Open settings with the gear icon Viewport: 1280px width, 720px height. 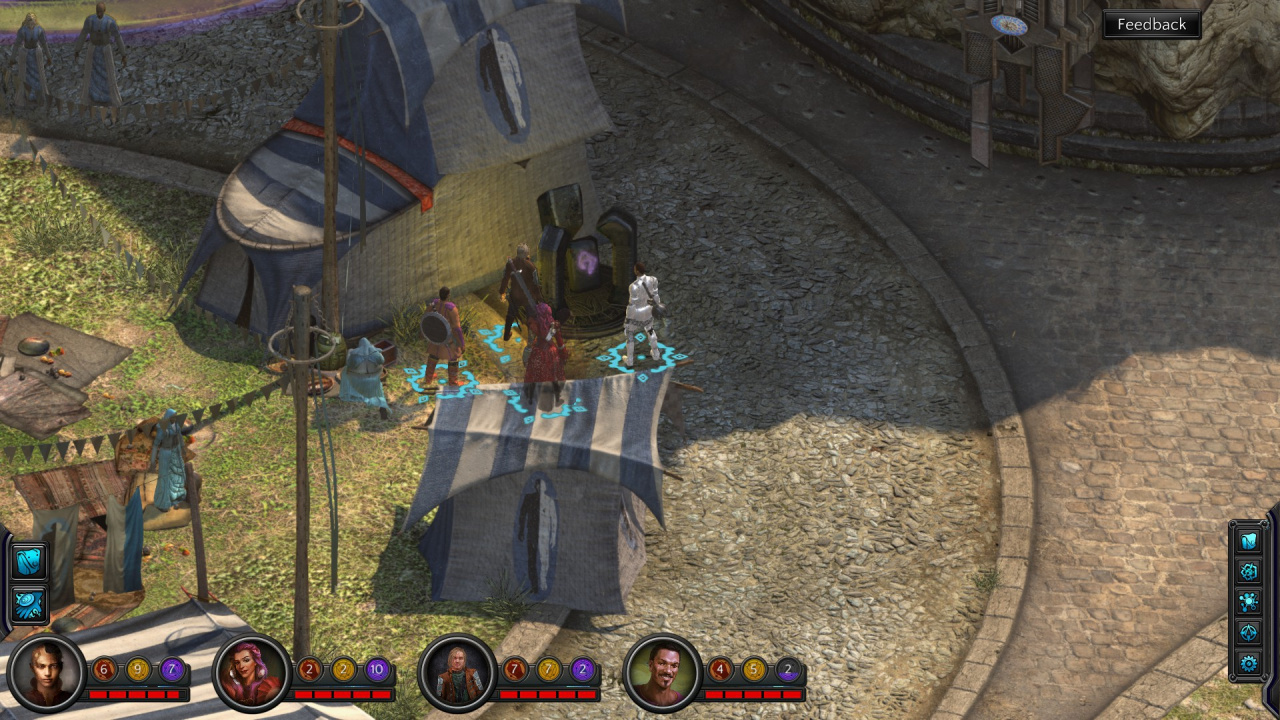click(1249, 662)
